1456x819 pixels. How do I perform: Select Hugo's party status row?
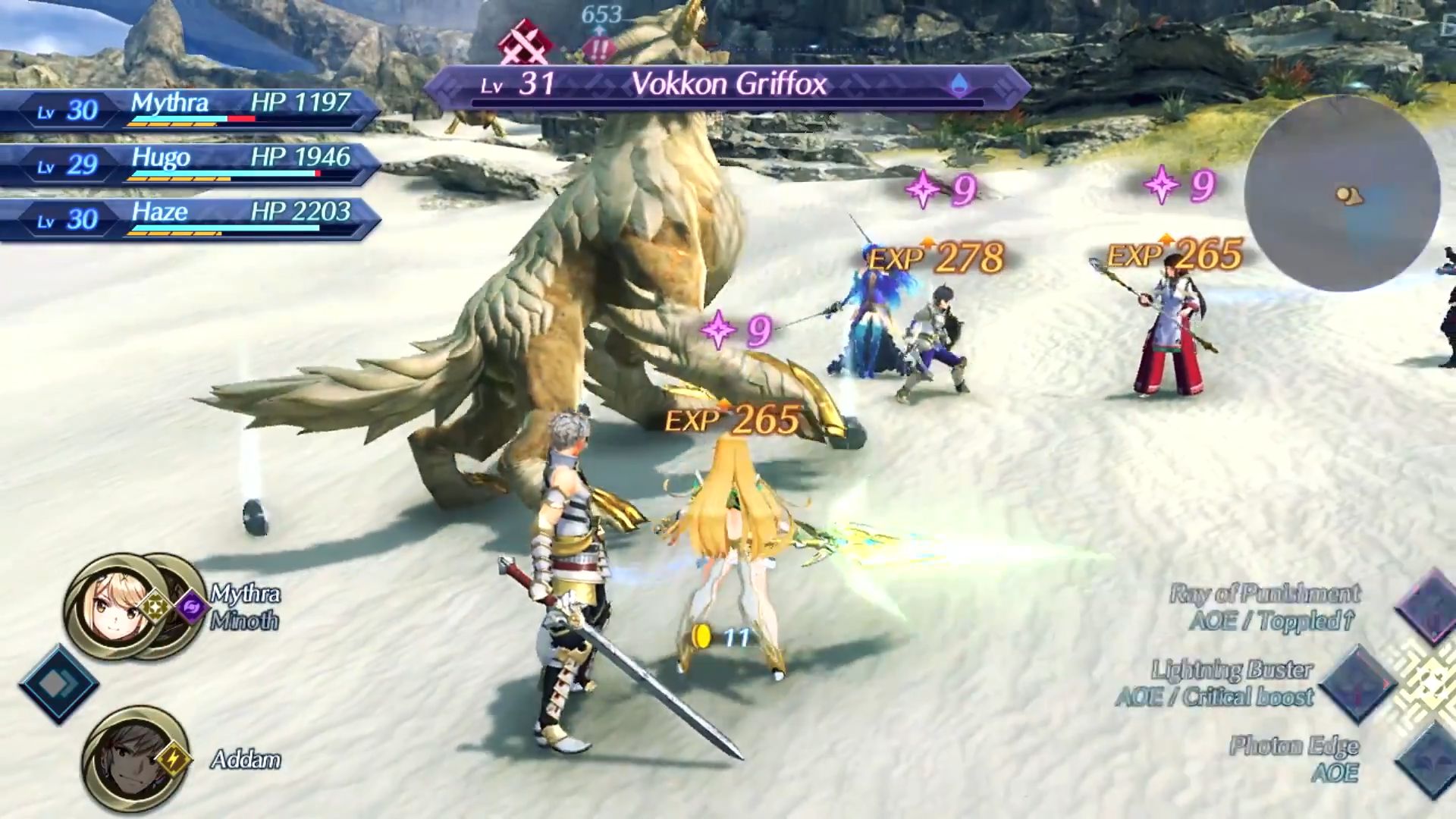point(190,165)
